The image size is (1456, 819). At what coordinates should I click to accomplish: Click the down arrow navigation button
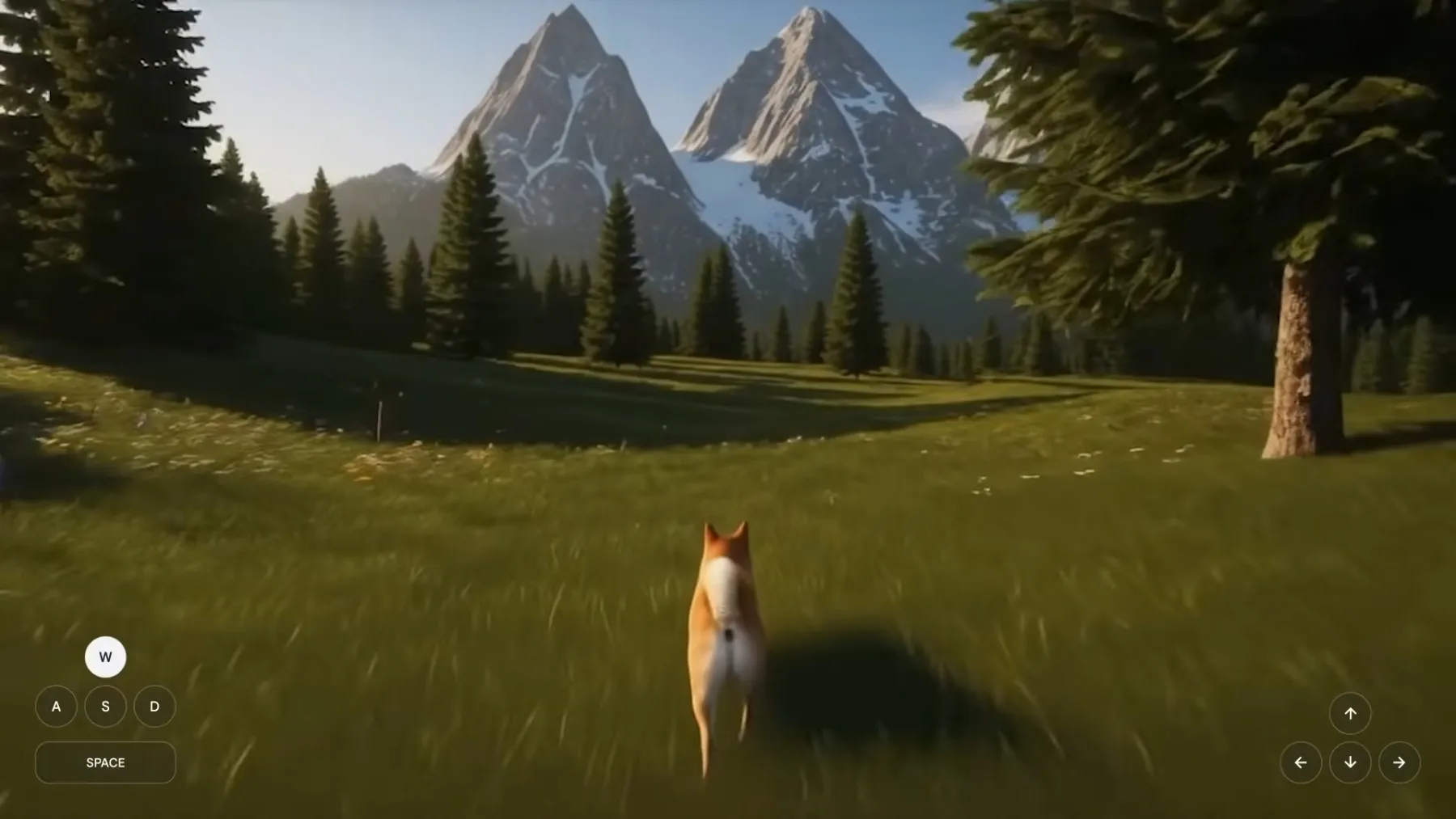[1350, 762]
